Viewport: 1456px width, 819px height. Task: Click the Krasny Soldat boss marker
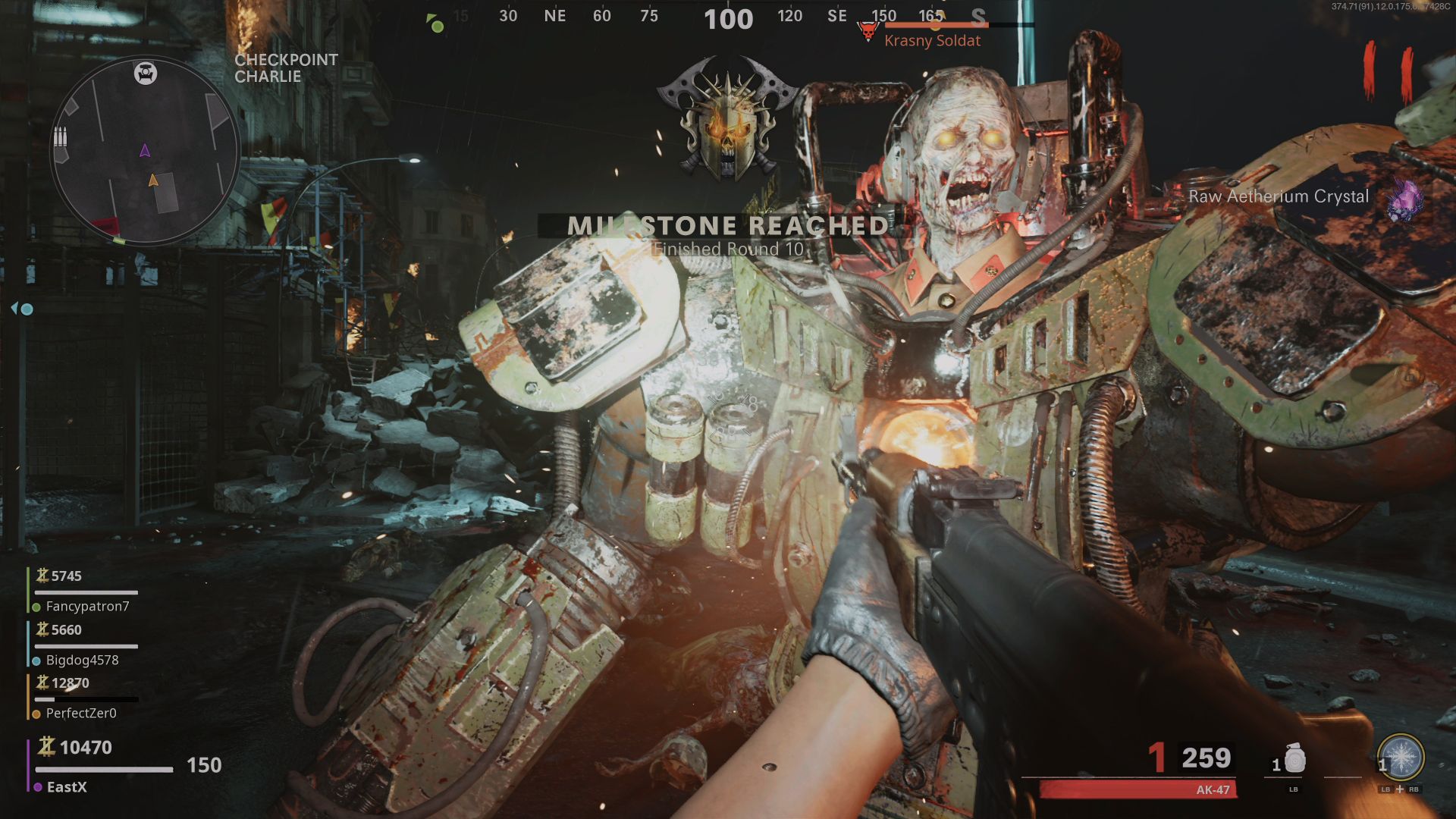(x=868, y=32)
